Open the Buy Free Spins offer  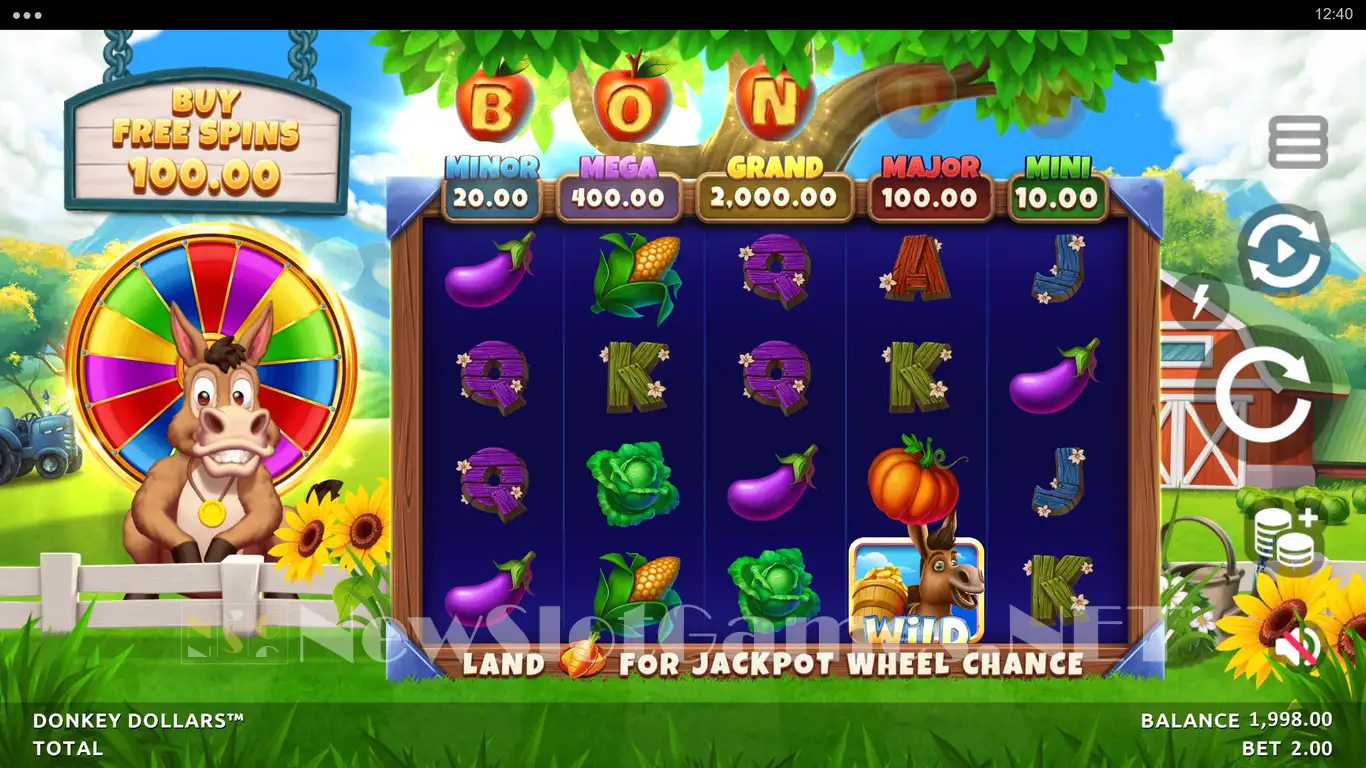207,140
